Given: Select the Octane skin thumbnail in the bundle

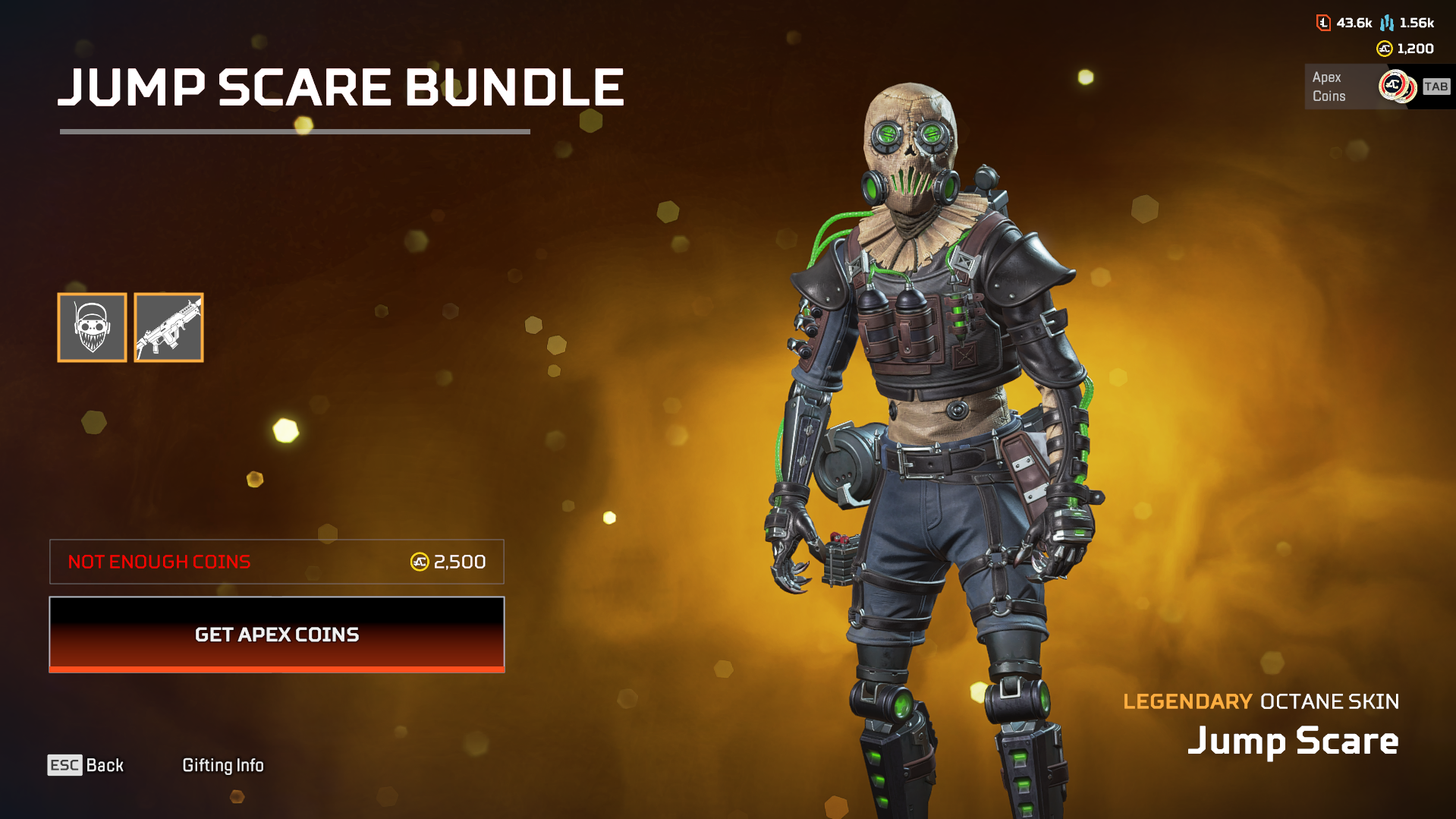Looking at the screenshot, I should point(92,327).
